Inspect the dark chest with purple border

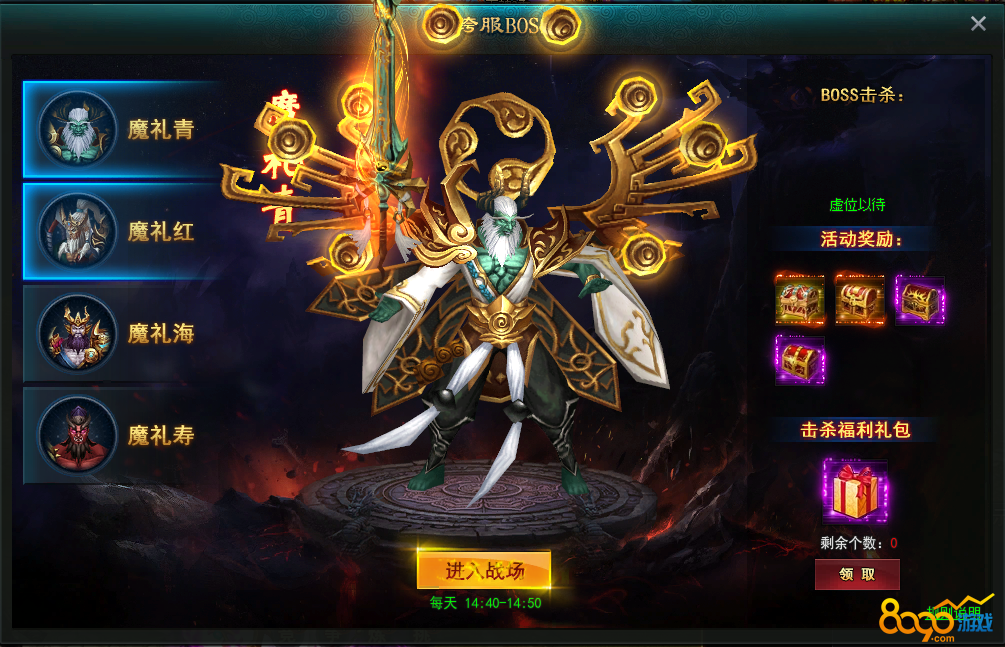click(920, 300)
